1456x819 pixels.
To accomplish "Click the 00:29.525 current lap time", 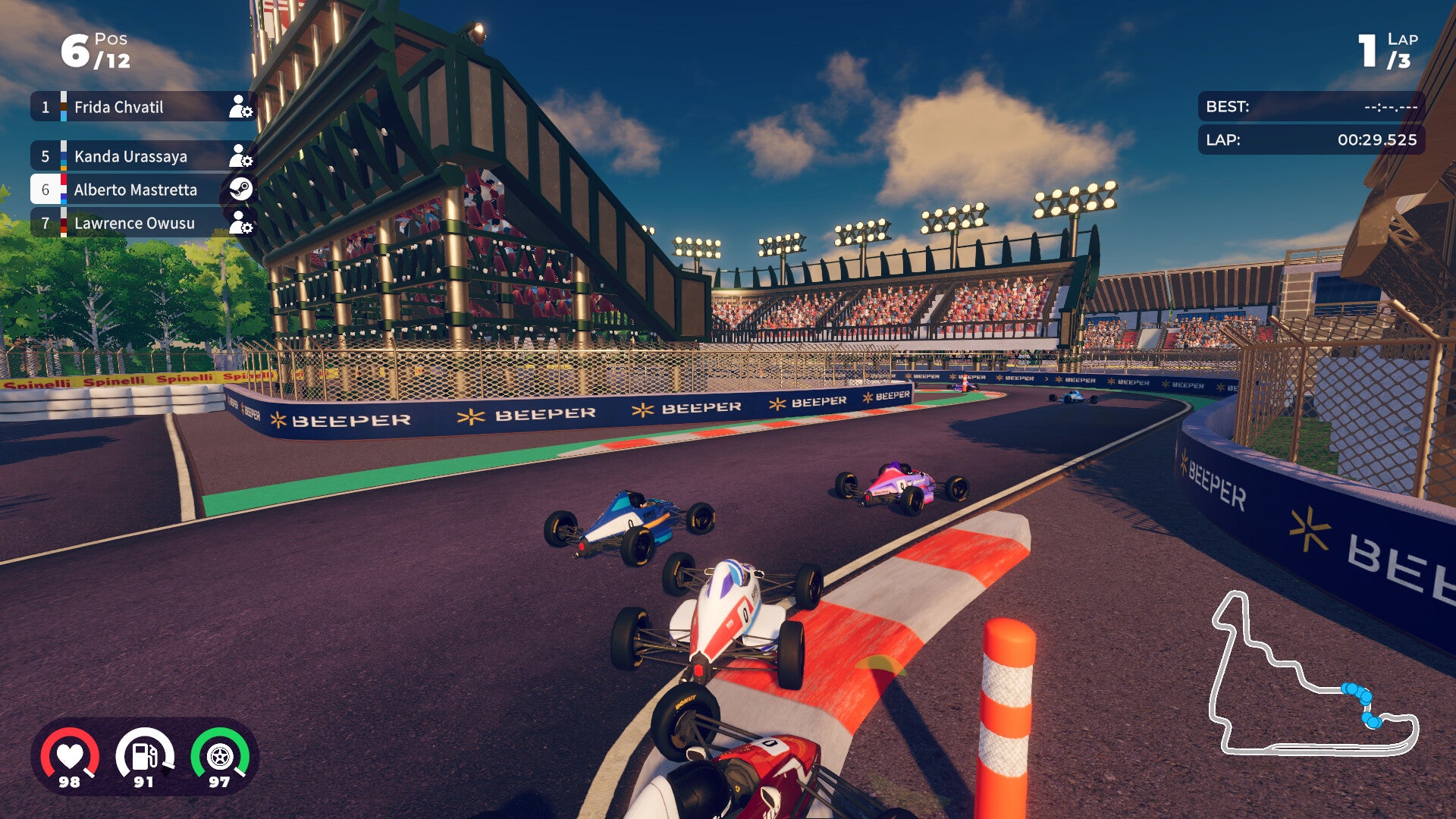I will pos(1377,140).
